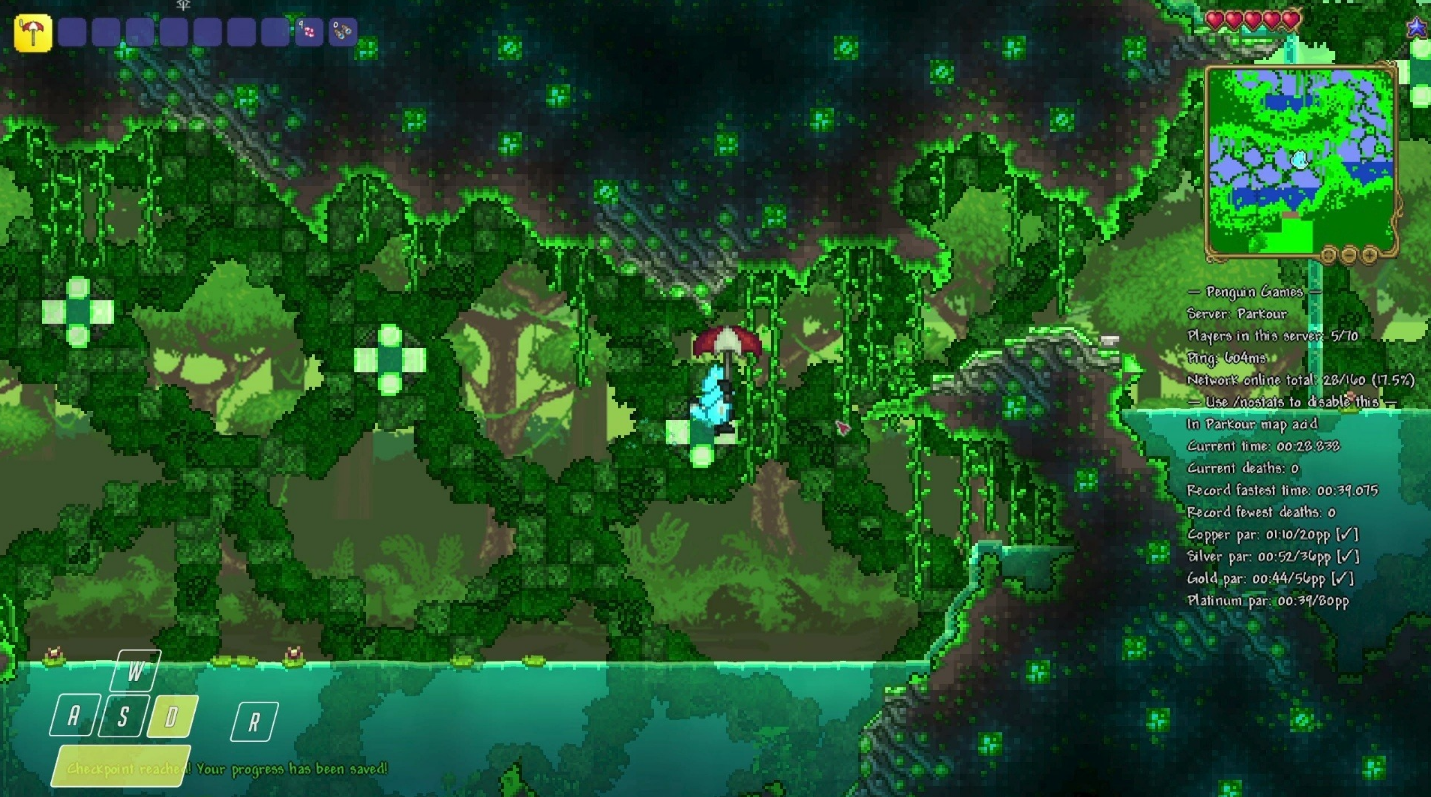Screen dimensions: 1431x797
Task: Zoom in the minimap with plus button
Action: tap(1369, 255)
